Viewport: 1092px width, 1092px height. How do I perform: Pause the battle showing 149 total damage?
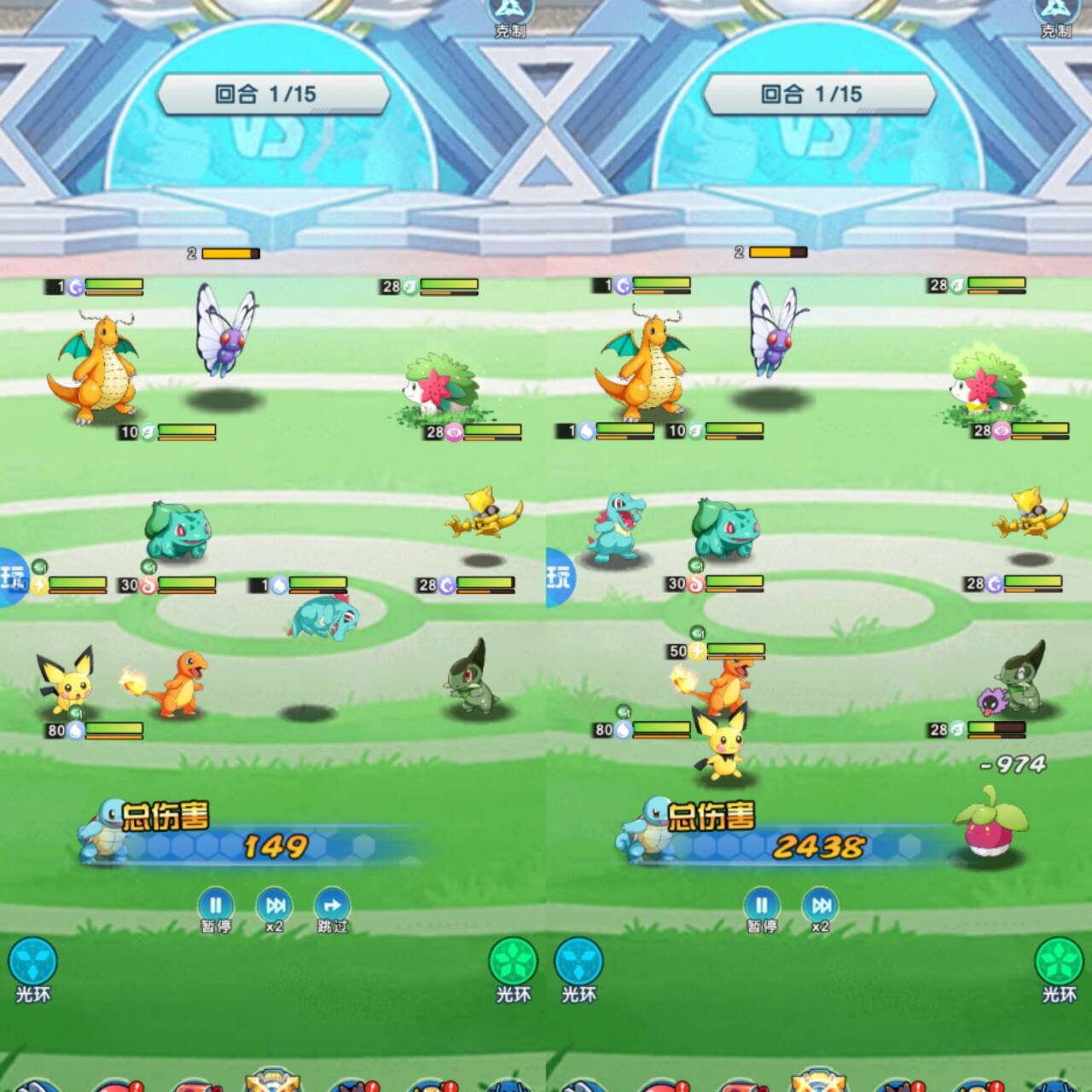215,907
